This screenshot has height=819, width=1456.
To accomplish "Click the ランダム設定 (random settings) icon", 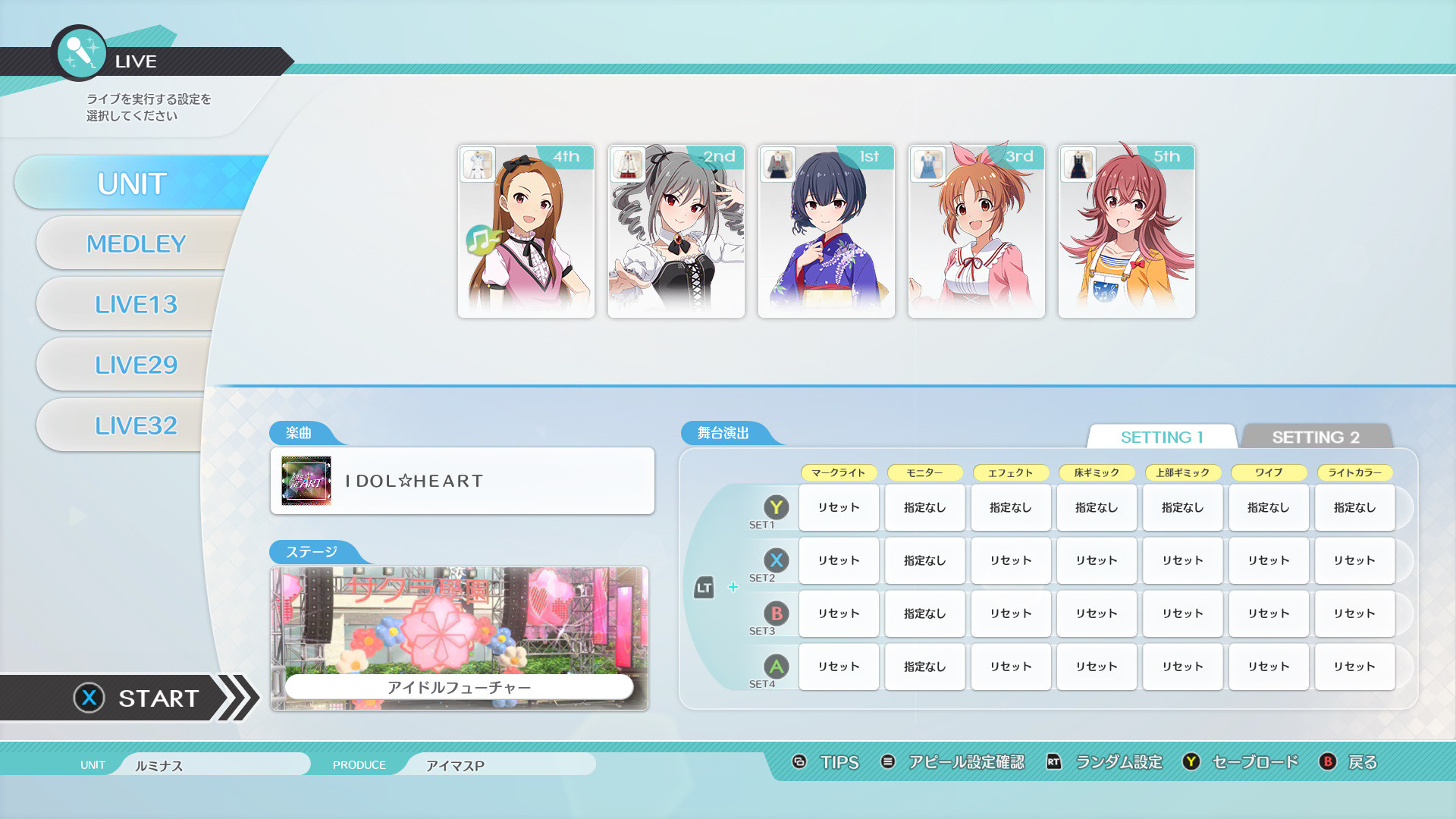I will (x=1053, y=762).
